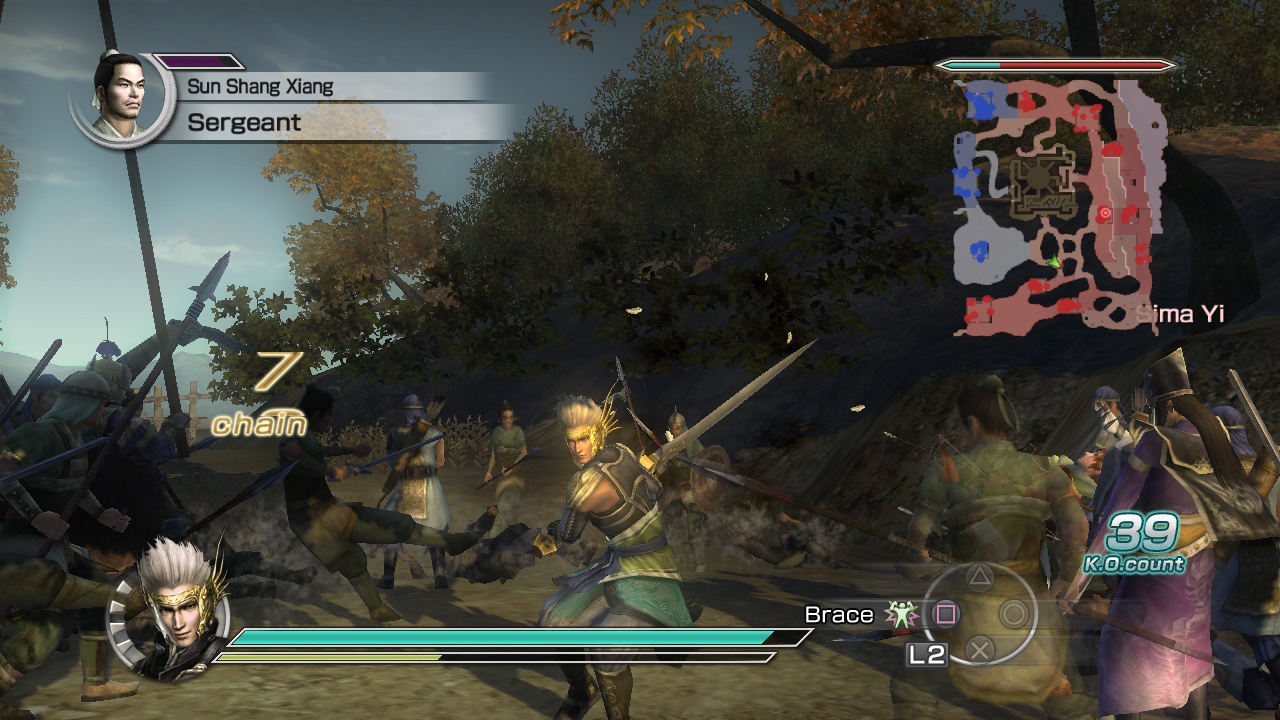Click the Circle button icon

click(x=1014, y=615)
